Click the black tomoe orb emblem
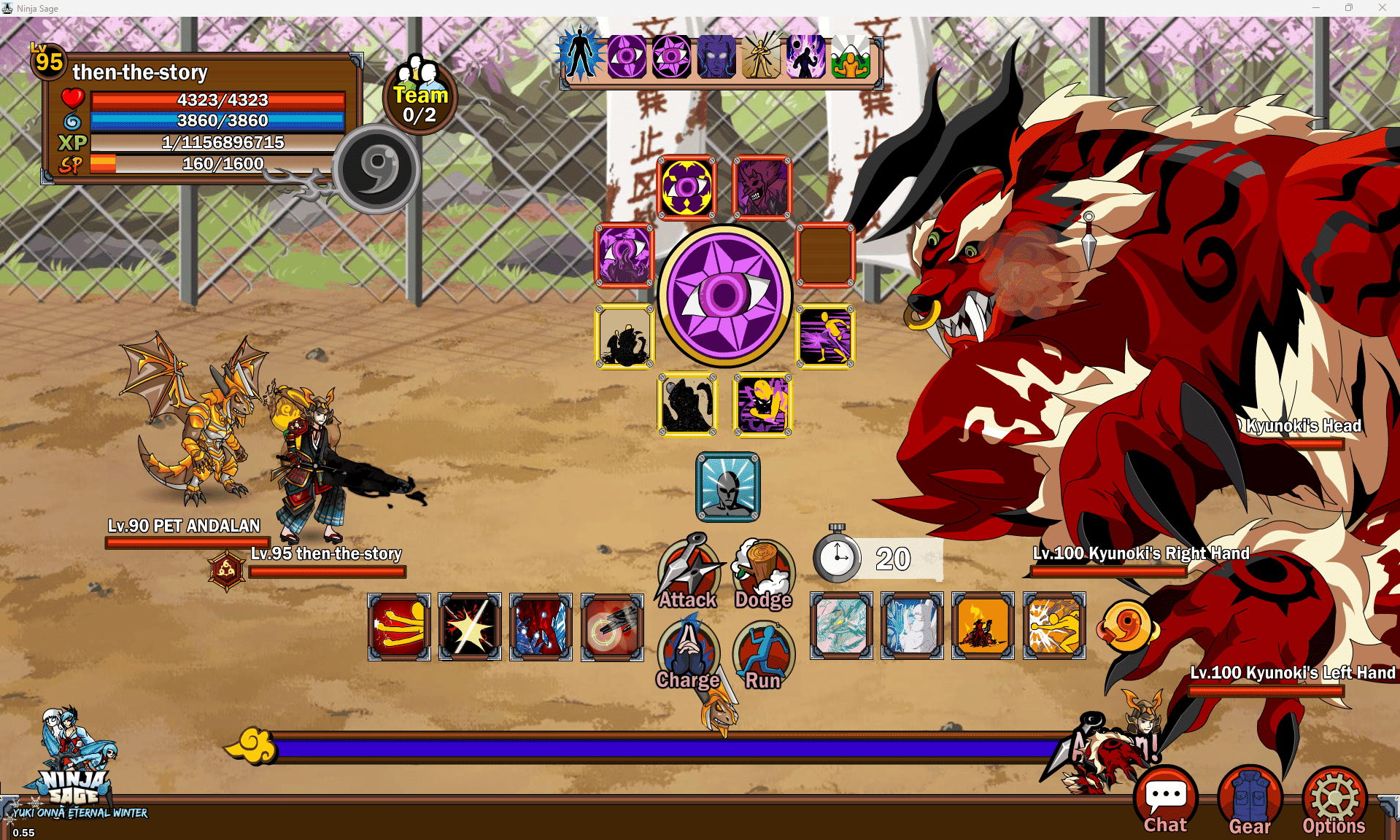The image size is (1400, 840). pyautogui.click(x=376, y=168)
